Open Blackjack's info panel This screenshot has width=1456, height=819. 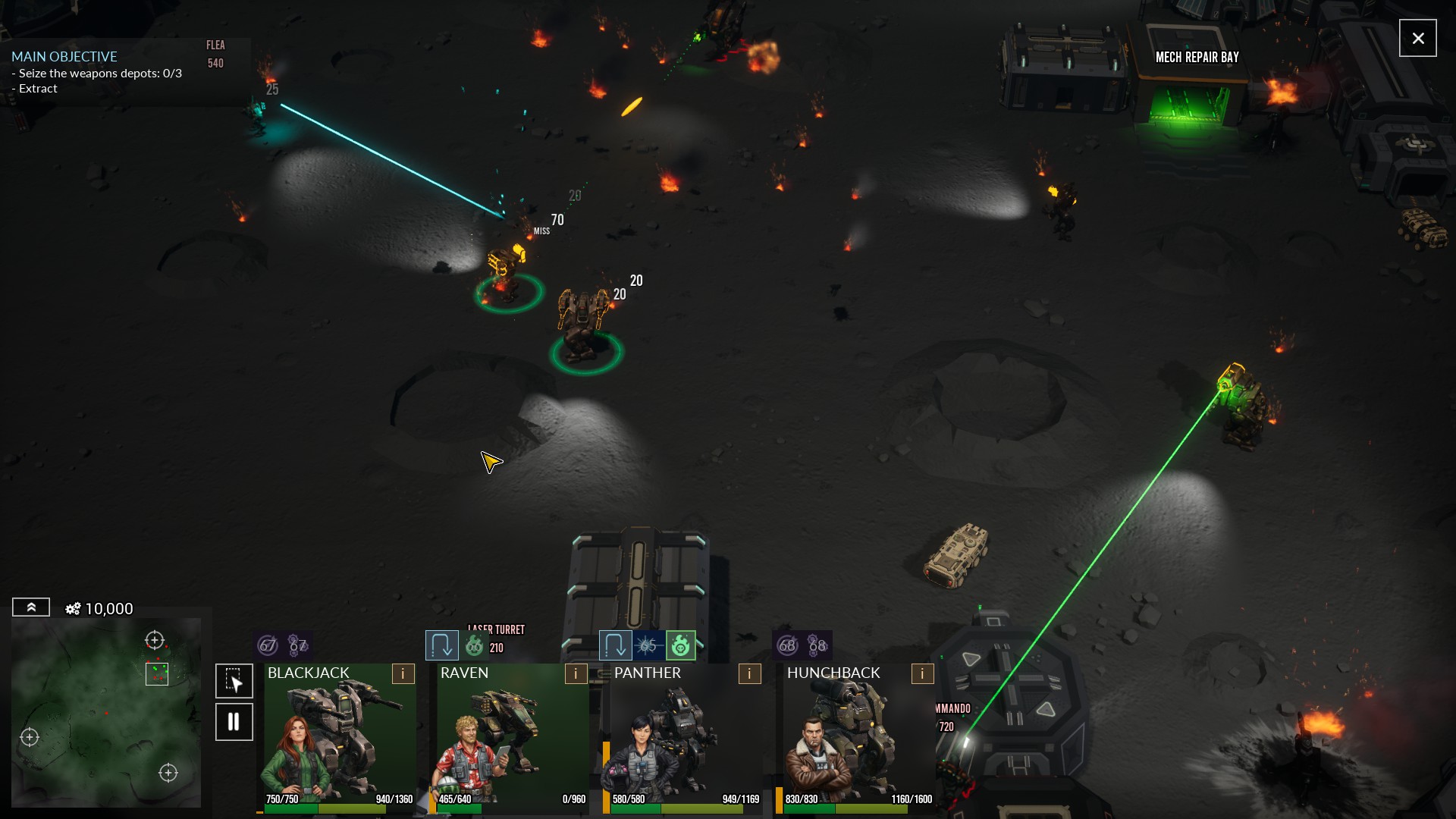tap(403, 673)
